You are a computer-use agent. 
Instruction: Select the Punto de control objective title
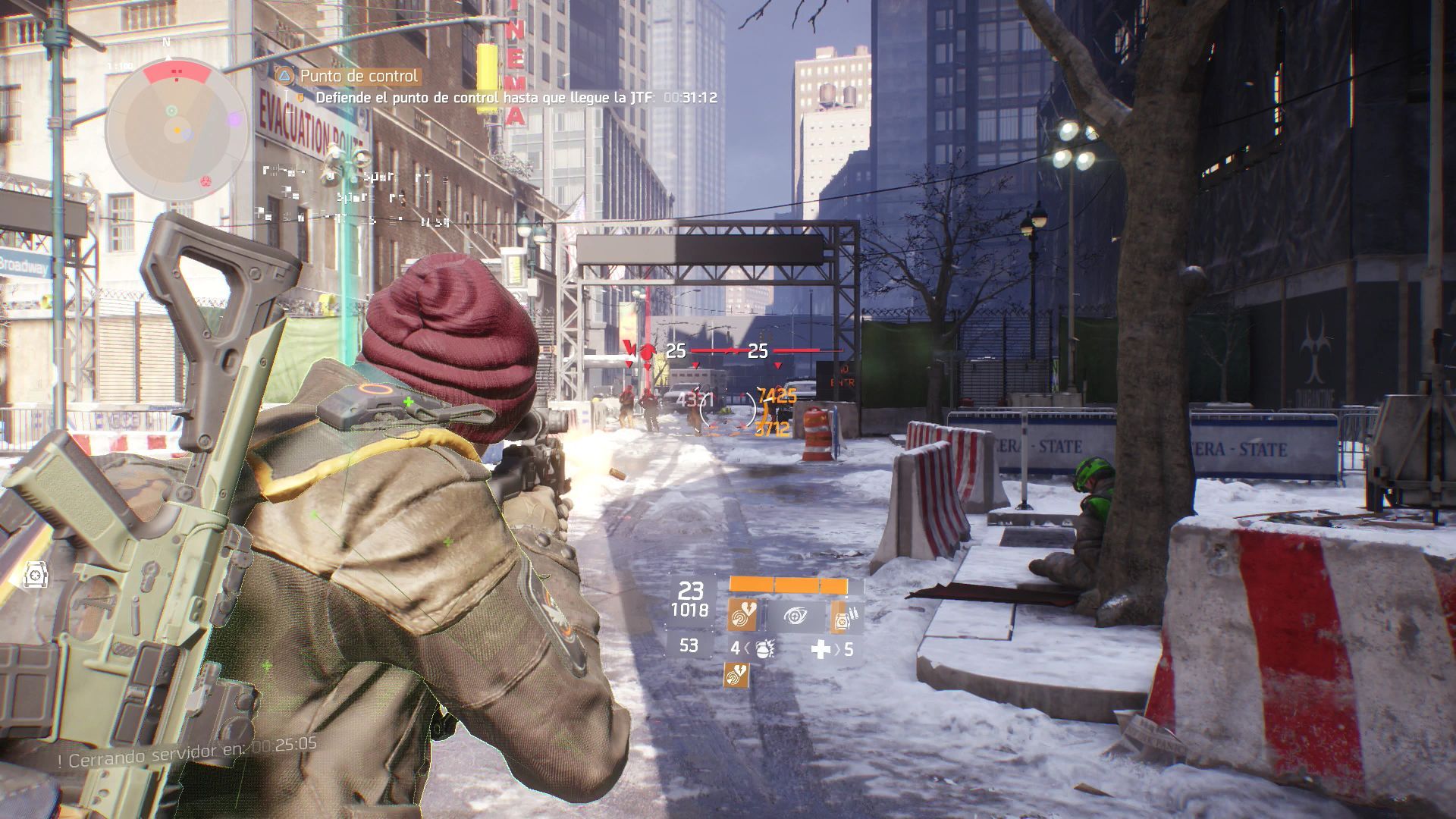pos(359,76)
